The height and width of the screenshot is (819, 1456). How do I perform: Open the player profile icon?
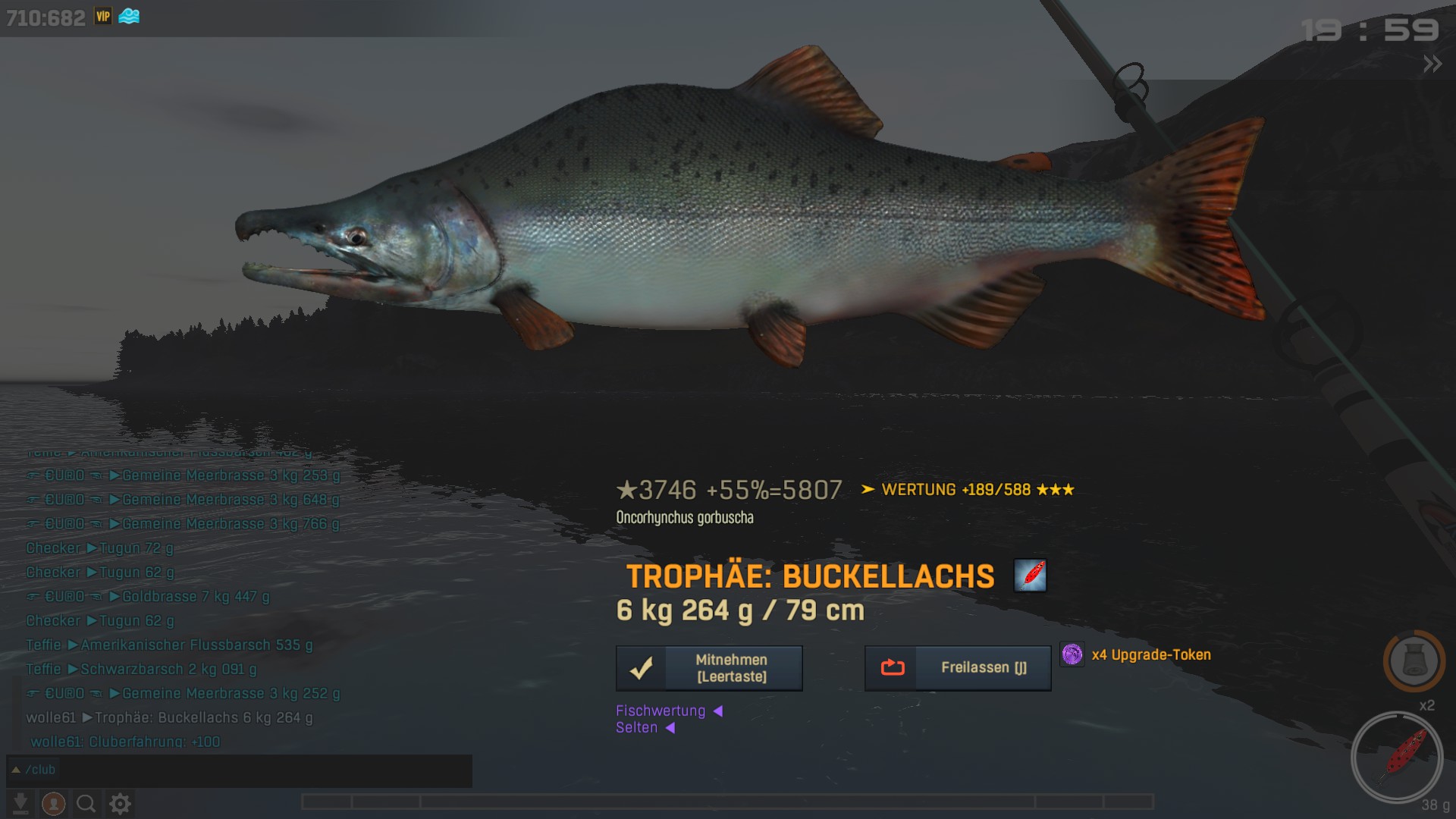(x=53, y=803)
